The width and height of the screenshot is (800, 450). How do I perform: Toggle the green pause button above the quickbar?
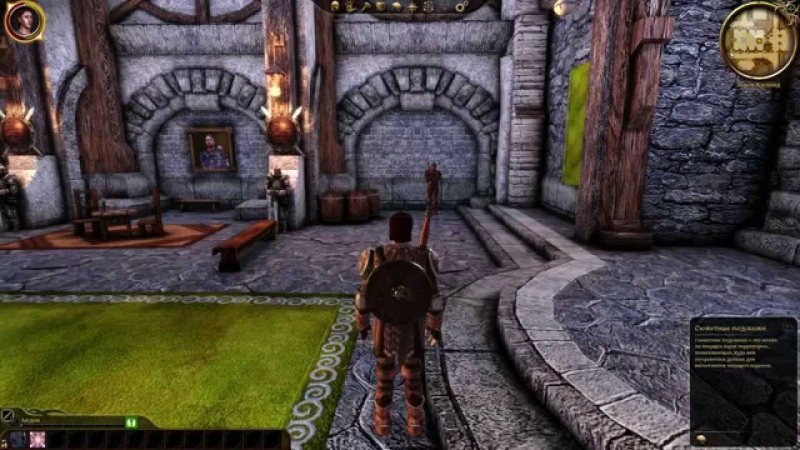pos(130,422)
